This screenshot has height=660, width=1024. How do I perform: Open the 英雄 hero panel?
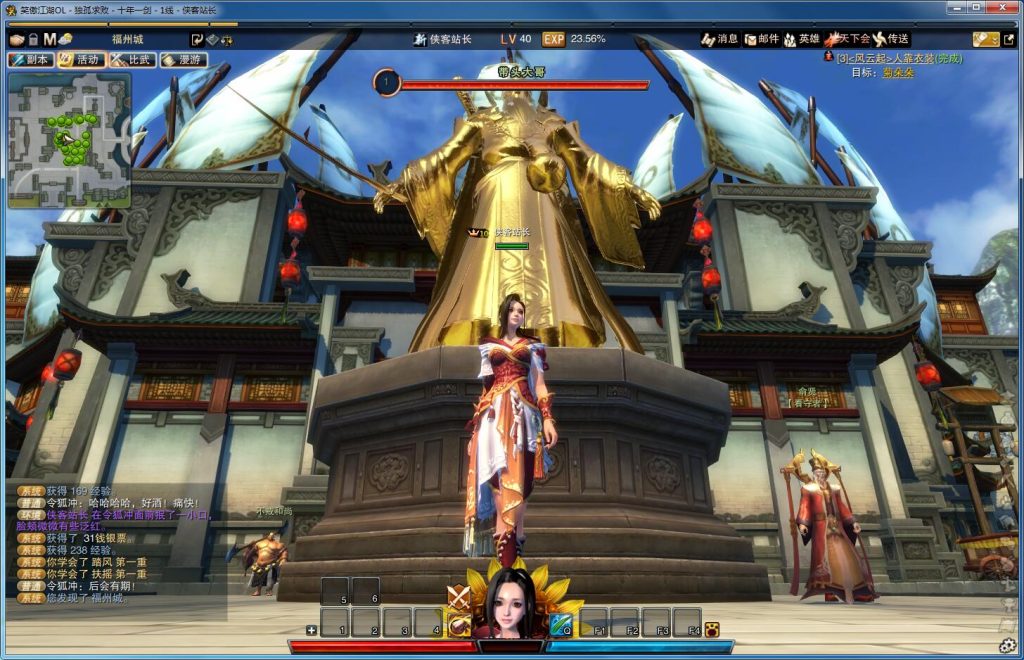pyautogui.click(x=802, y=39)
